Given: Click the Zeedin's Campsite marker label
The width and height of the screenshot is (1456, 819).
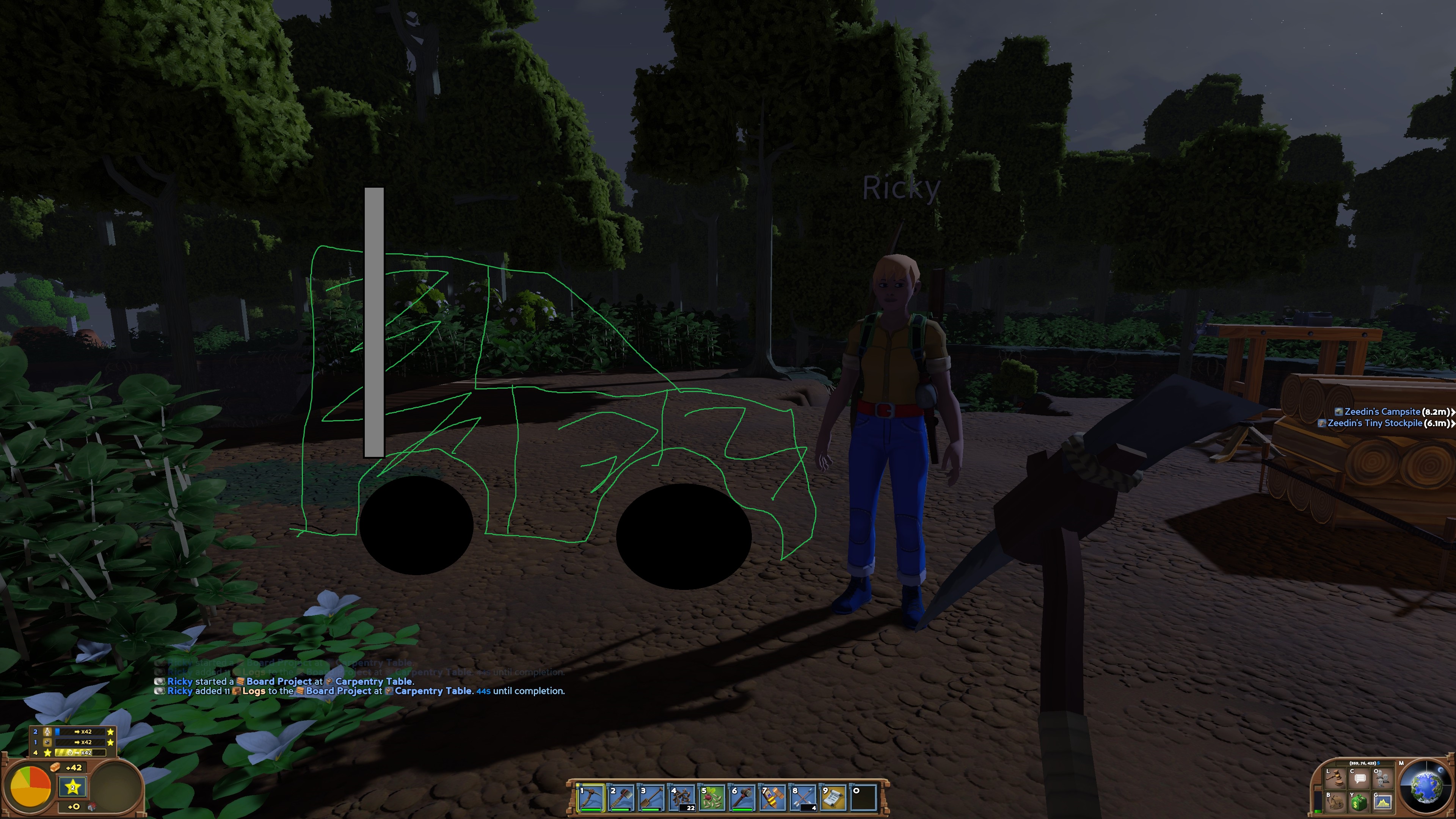Looking at the screenshot, I should tap(1382, 411).
